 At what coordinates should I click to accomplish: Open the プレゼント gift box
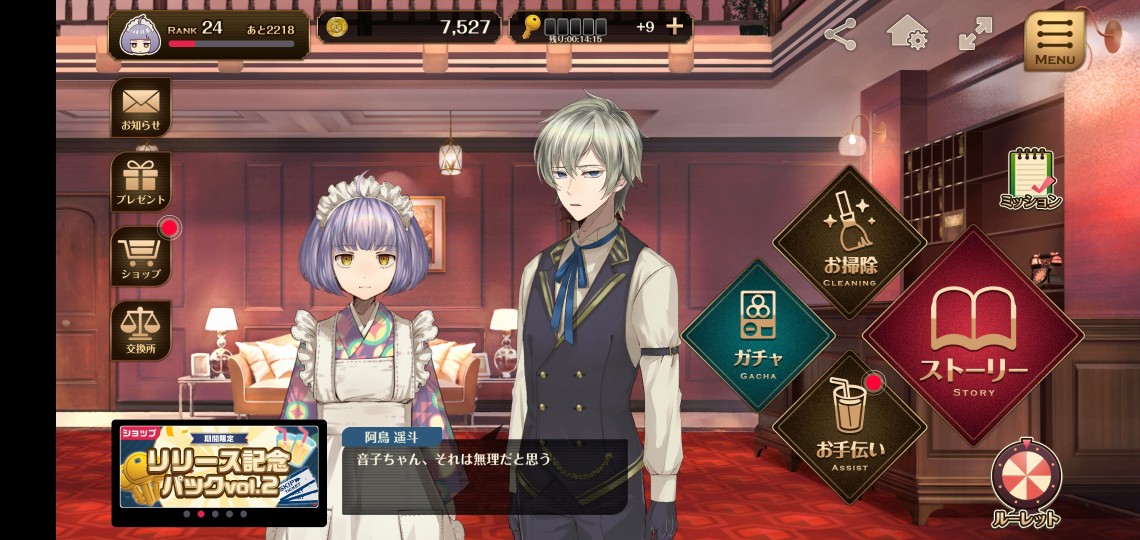140,181
